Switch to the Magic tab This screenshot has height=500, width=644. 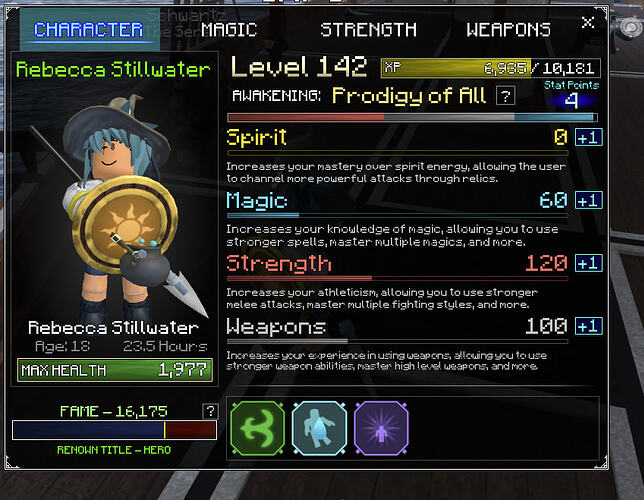tap(229, 29)
